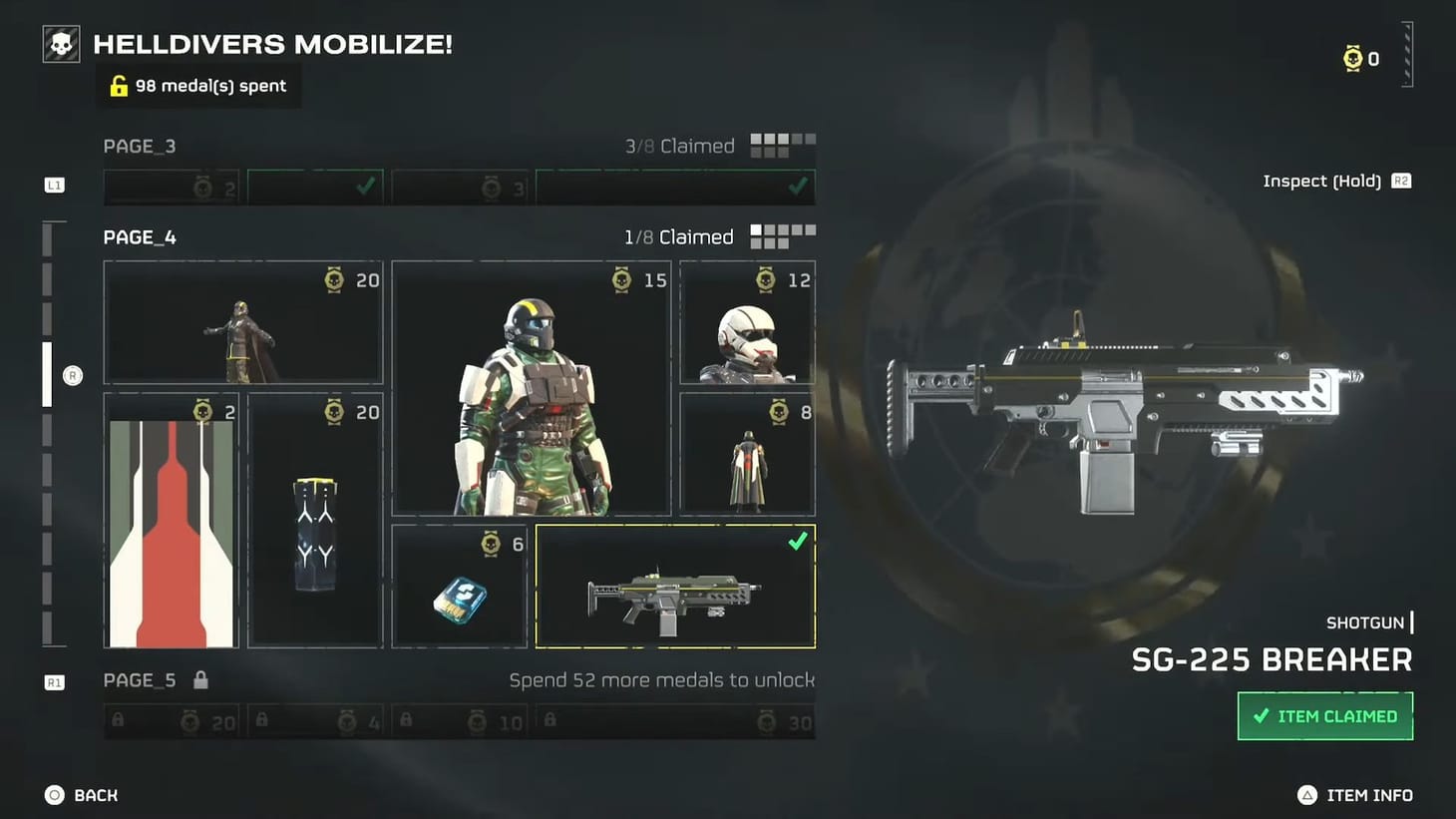1456x819 pixels.
Task: Select the SG-225 Breaker shotgun tile
Action: click(675, 589)
